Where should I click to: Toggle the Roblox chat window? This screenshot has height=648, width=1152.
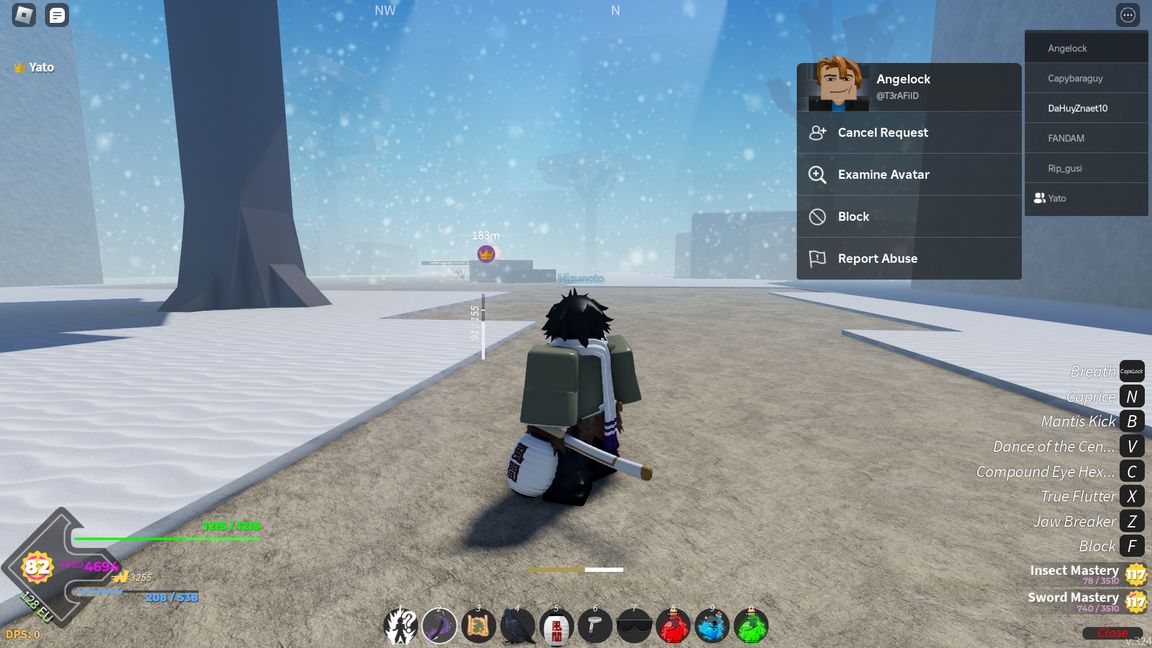click(x=58, y=15)
